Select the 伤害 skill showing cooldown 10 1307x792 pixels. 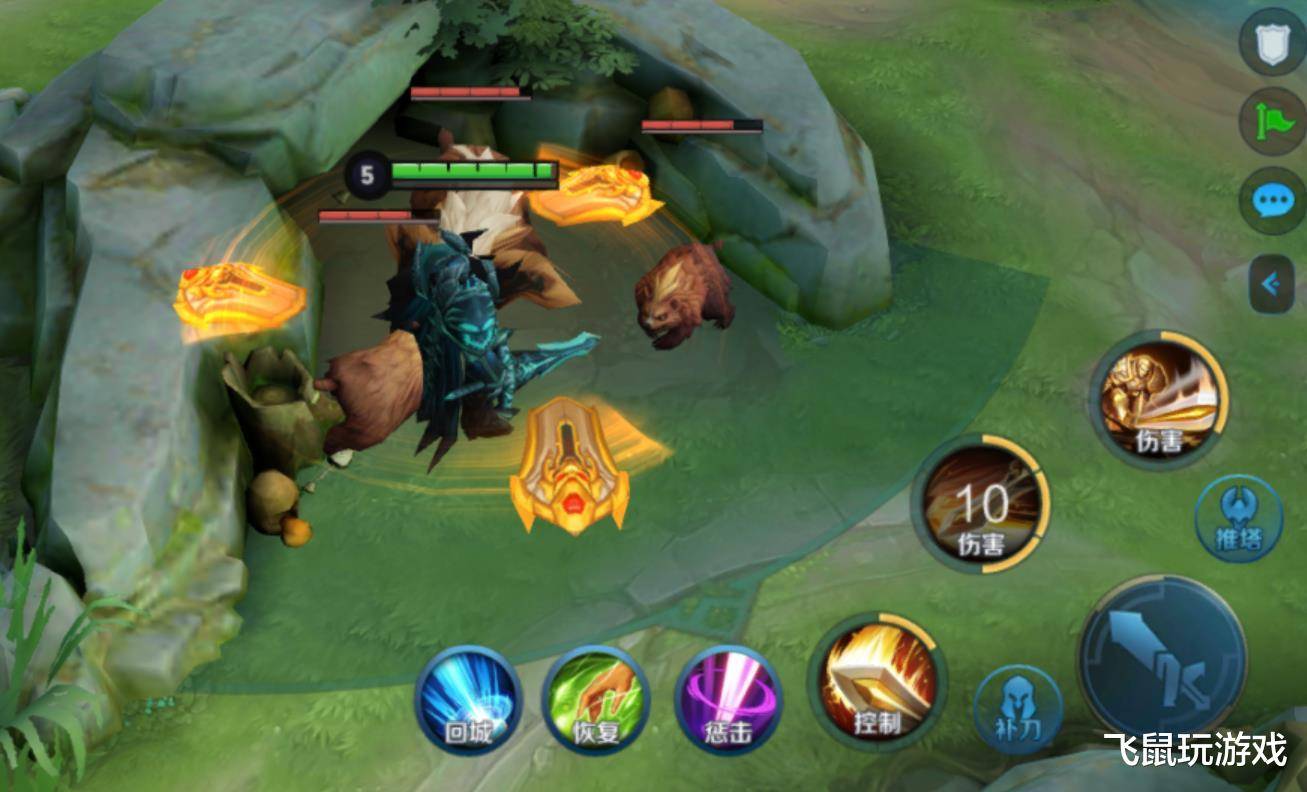(981, 504)
